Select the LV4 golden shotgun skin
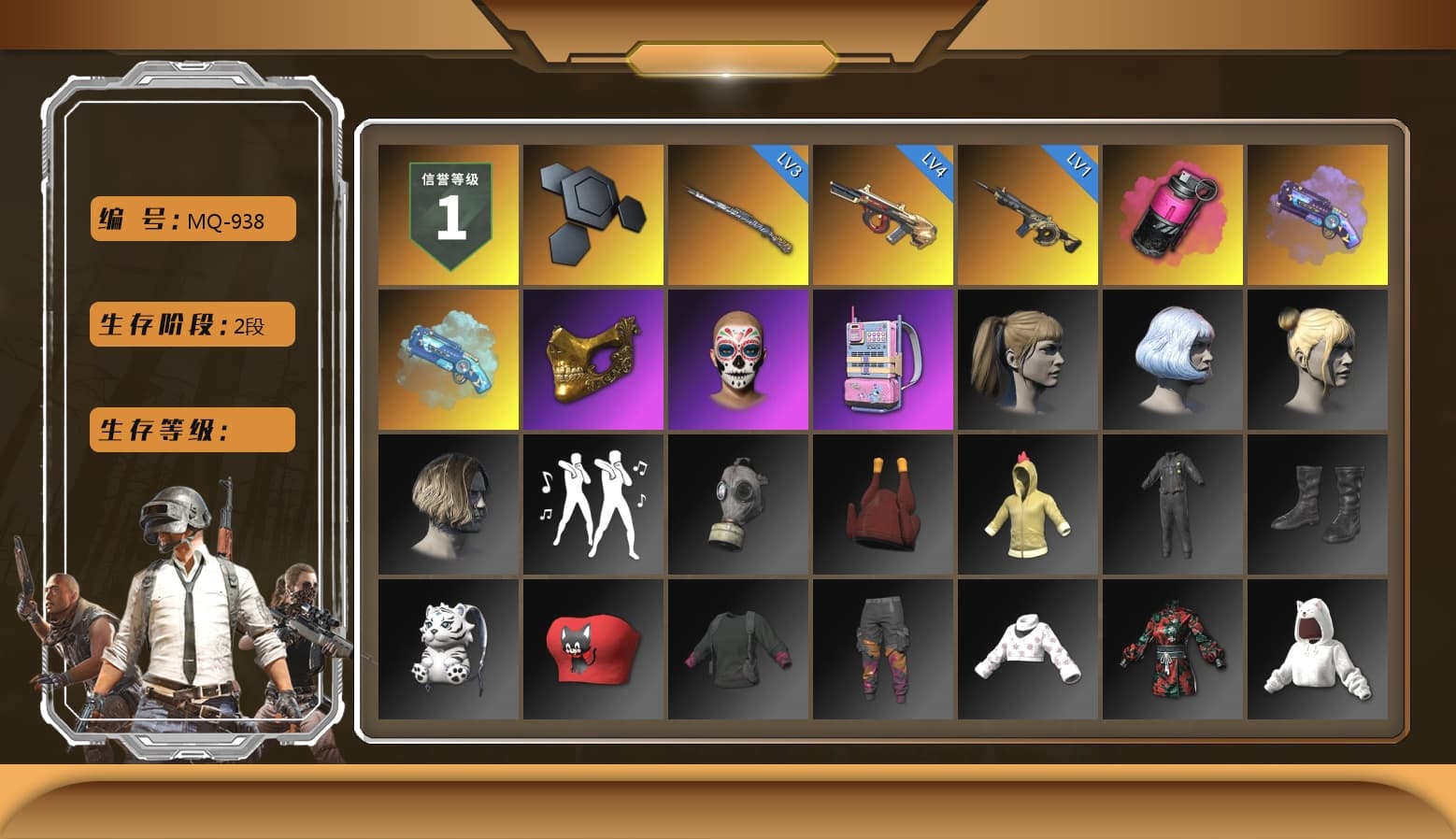This screenshot has width=1456, height=839. [x=883, y=215]
